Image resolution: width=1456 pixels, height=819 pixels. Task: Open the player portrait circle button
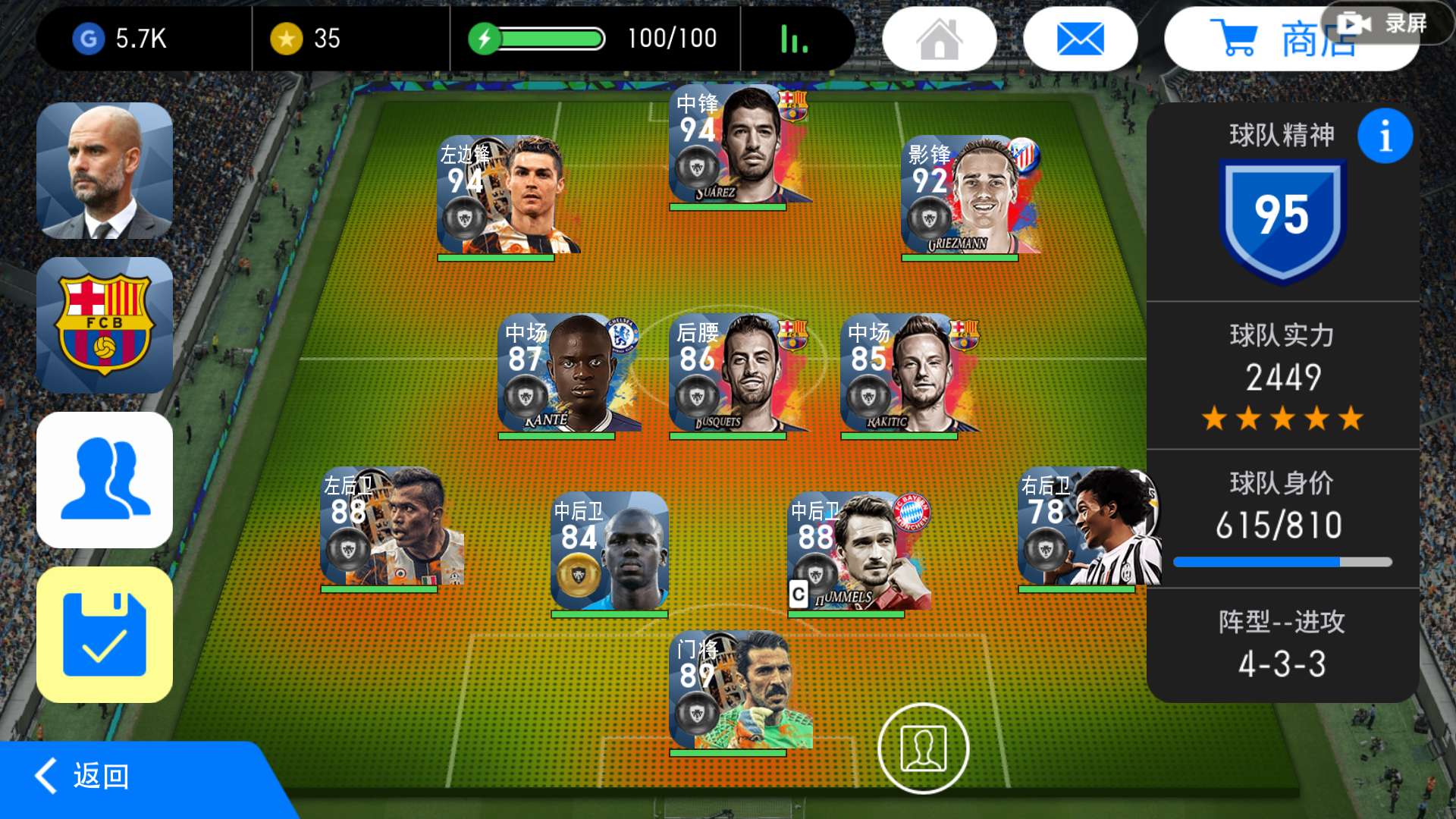[x=923, y=748]
